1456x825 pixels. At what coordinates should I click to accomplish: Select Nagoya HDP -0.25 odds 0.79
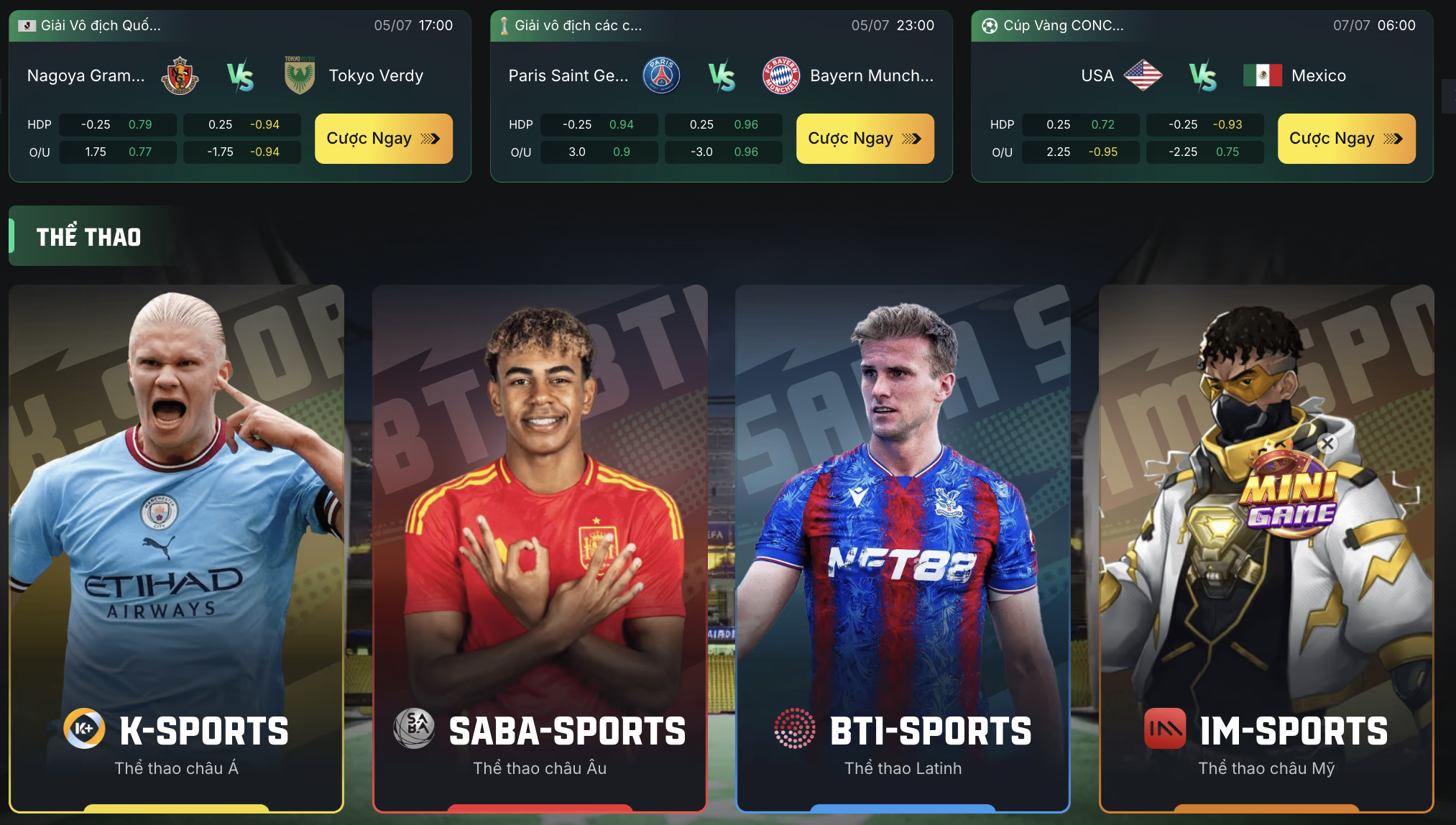[x=117, y=125]
